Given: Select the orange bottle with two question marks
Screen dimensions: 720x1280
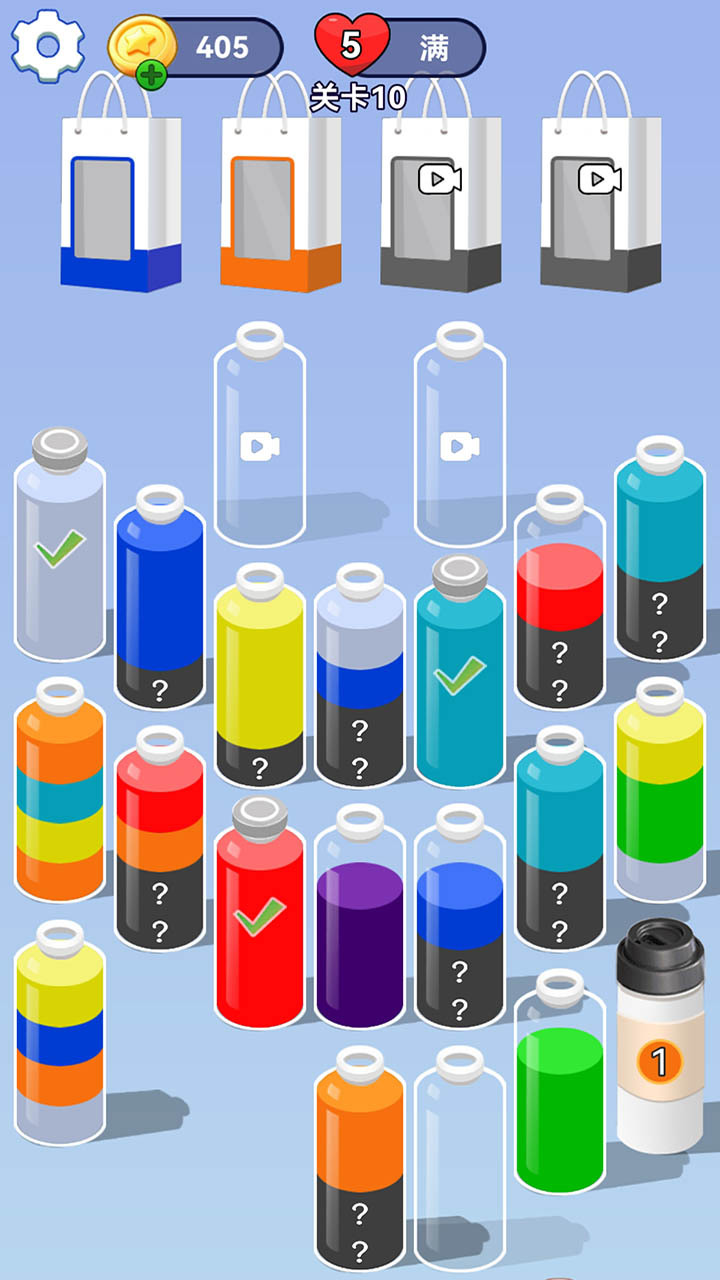Looking at the screenshot, I should [x=360, y=1170].
